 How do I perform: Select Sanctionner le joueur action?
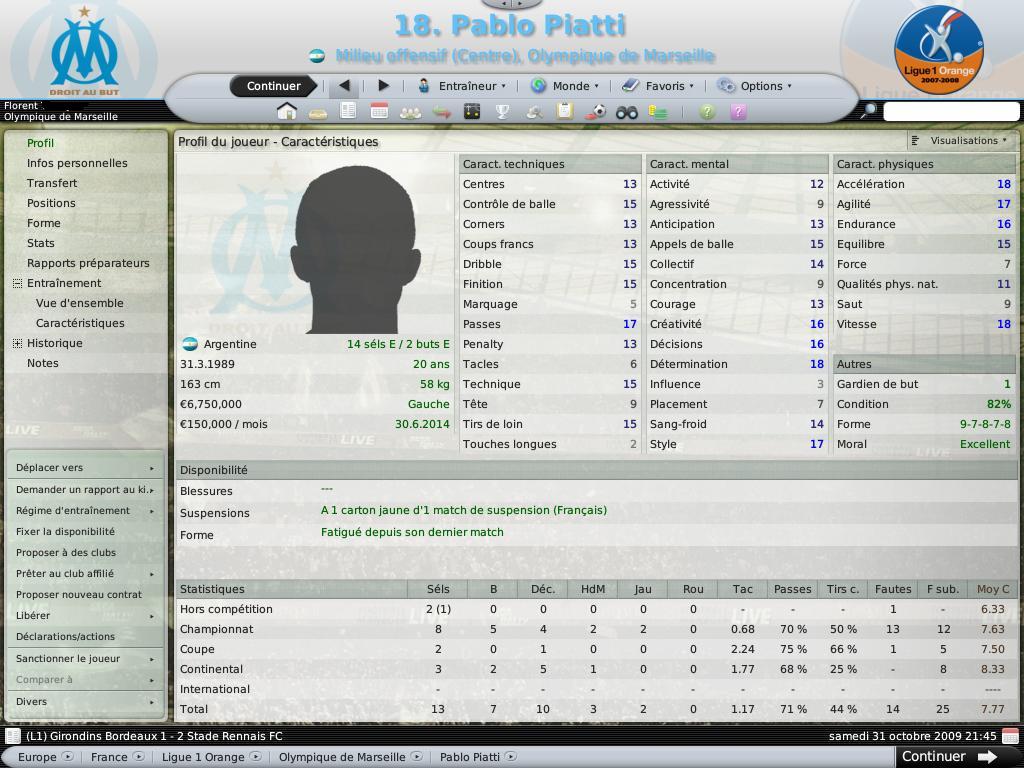pyautogui.click(x=68, y=659)
